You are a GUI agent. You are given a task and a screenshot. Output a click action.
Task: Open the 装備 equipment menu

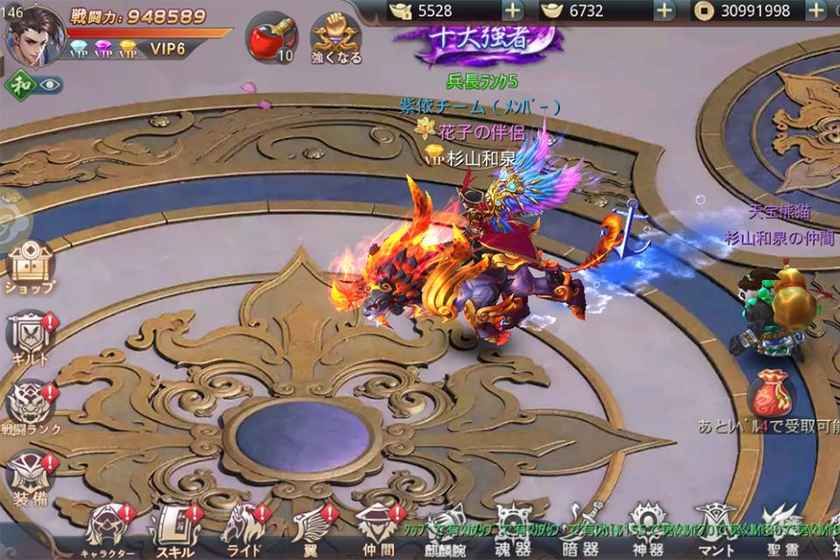click(30, 473)
